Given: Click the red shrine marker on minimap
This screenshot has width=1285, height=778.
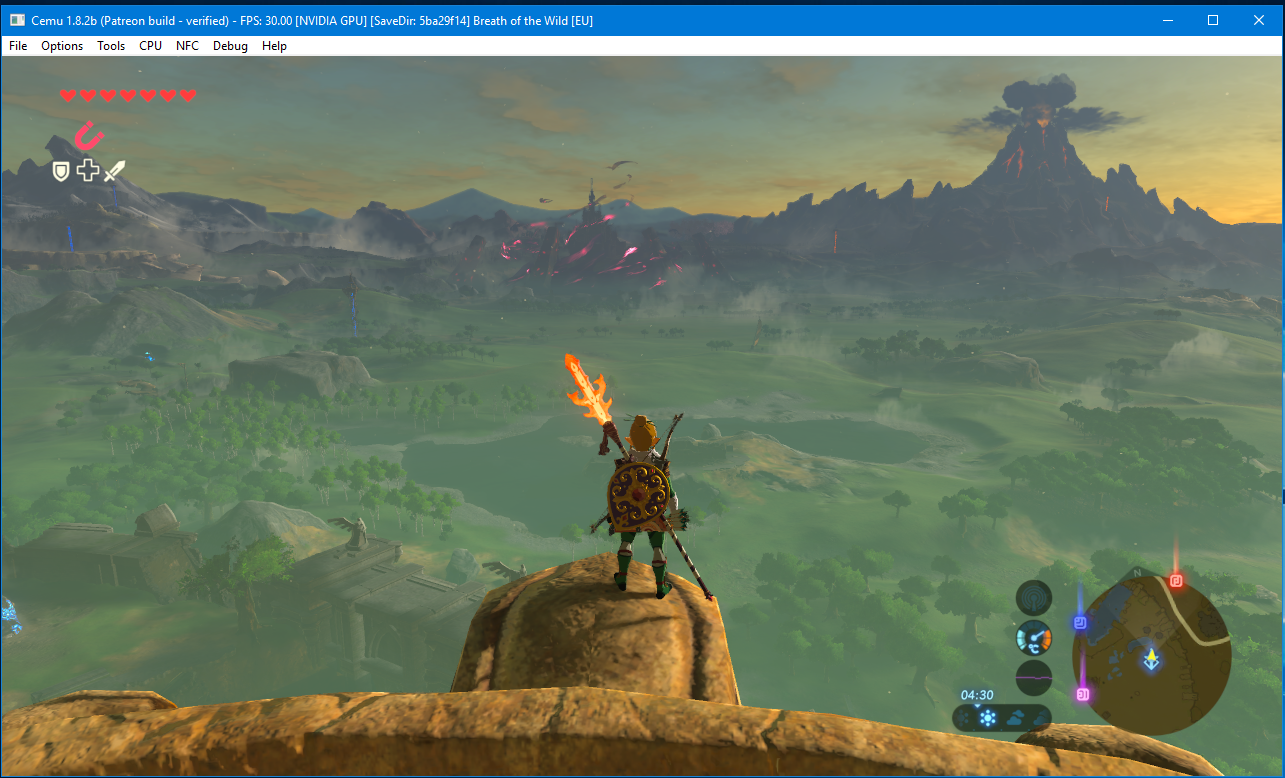Looking at the screenshot, I should coord(1176,581).
